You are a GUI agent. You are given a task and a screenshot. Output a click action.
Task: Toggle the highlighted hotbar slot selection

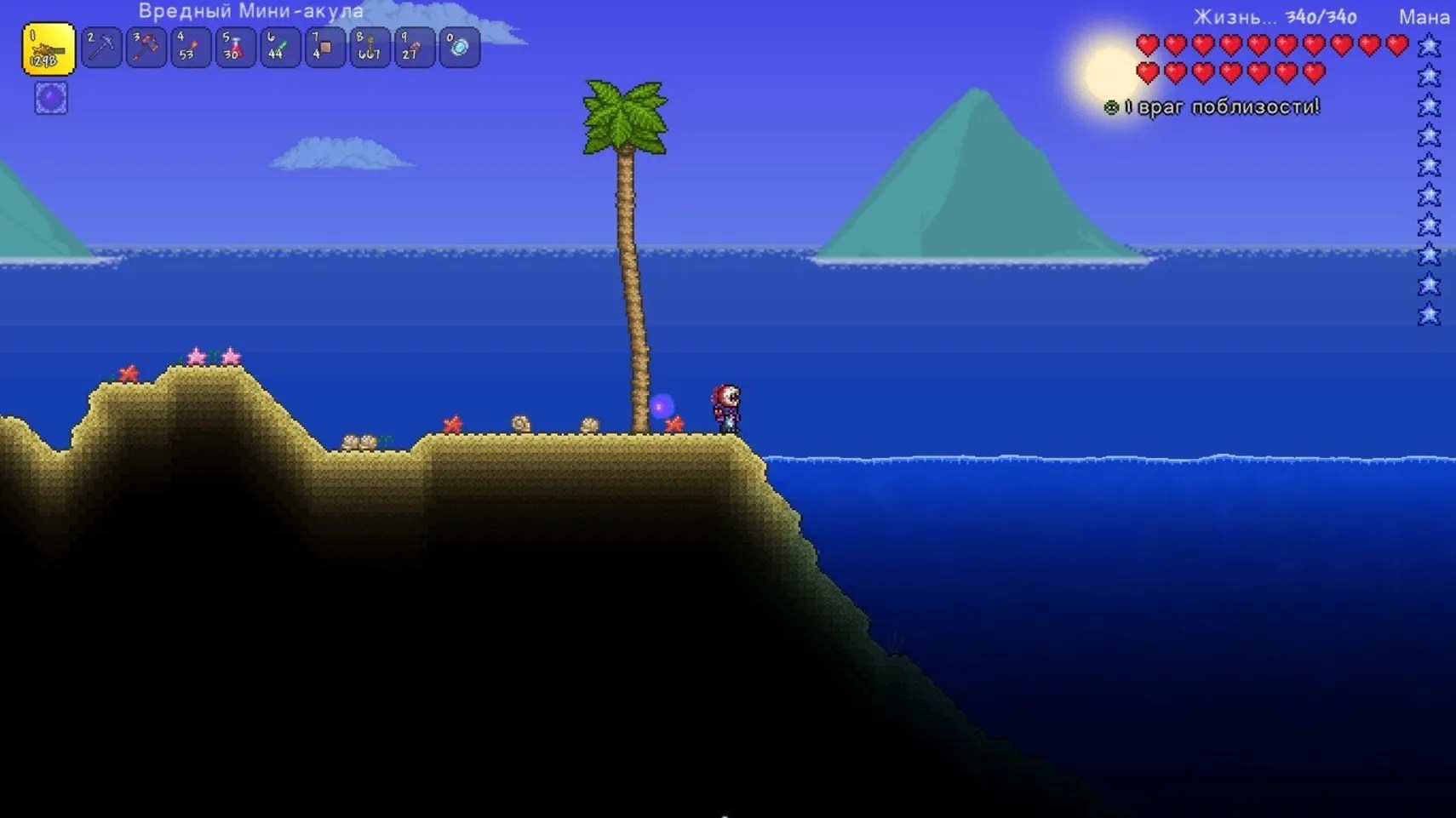[48, 48]
